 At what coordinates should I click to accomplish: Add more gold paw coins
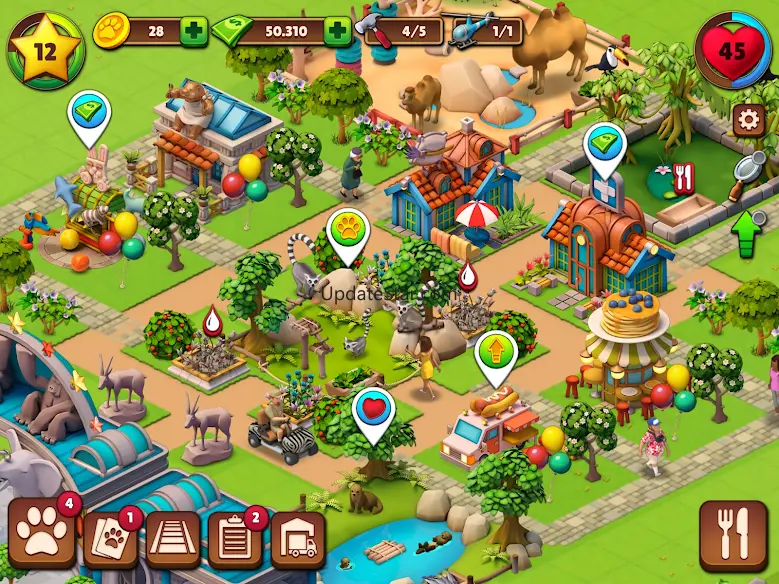(x=194, y=32)
